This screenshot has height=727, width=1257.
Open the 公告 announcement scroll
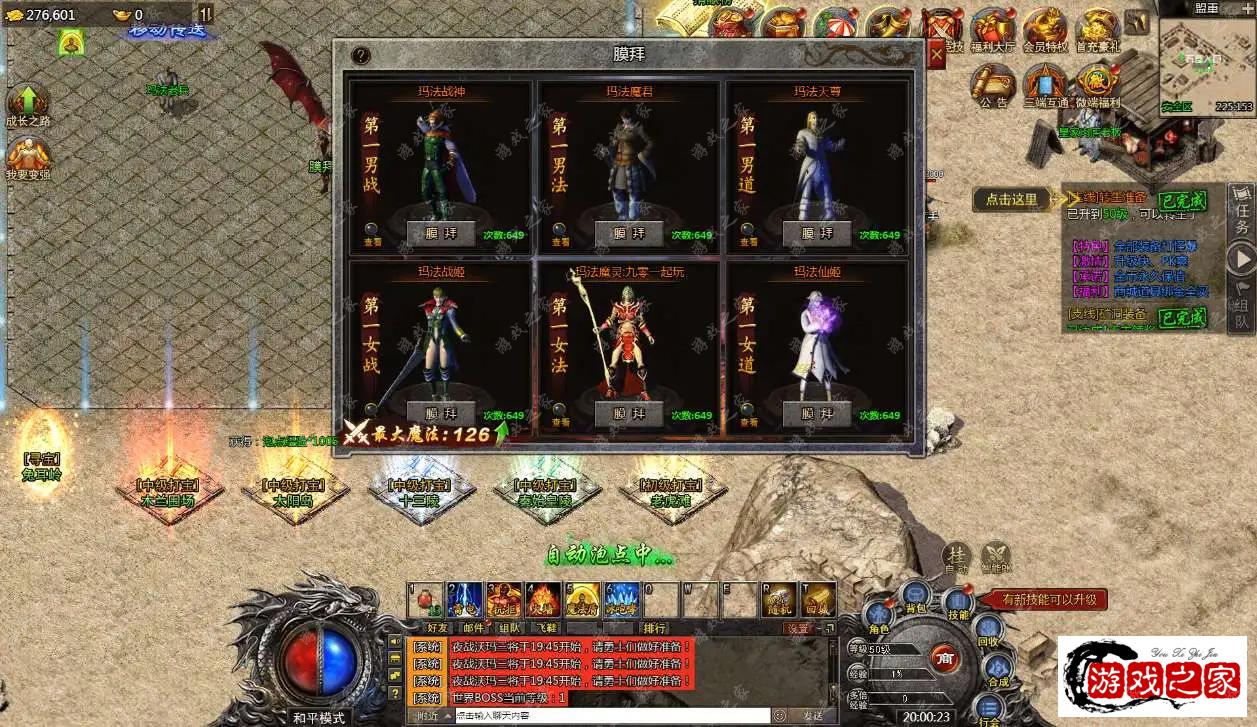tap(993, 84)
